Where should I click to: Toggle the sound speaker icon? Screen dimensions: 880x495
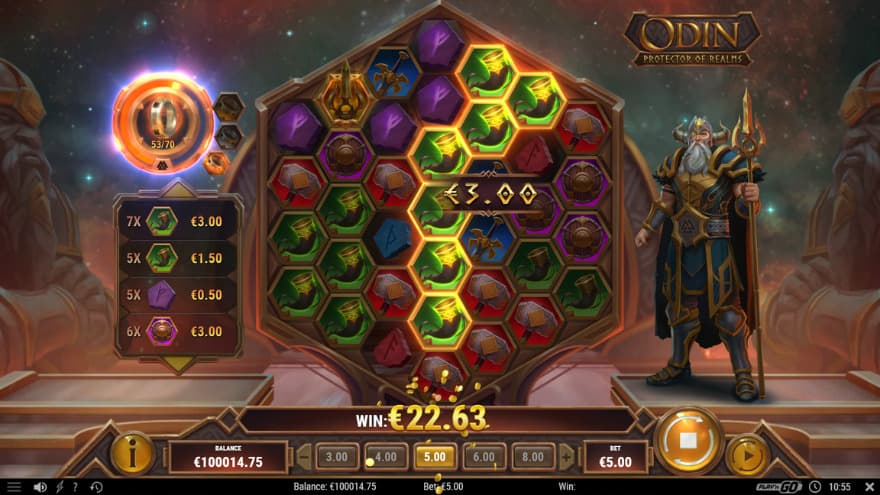coord(40,487)
